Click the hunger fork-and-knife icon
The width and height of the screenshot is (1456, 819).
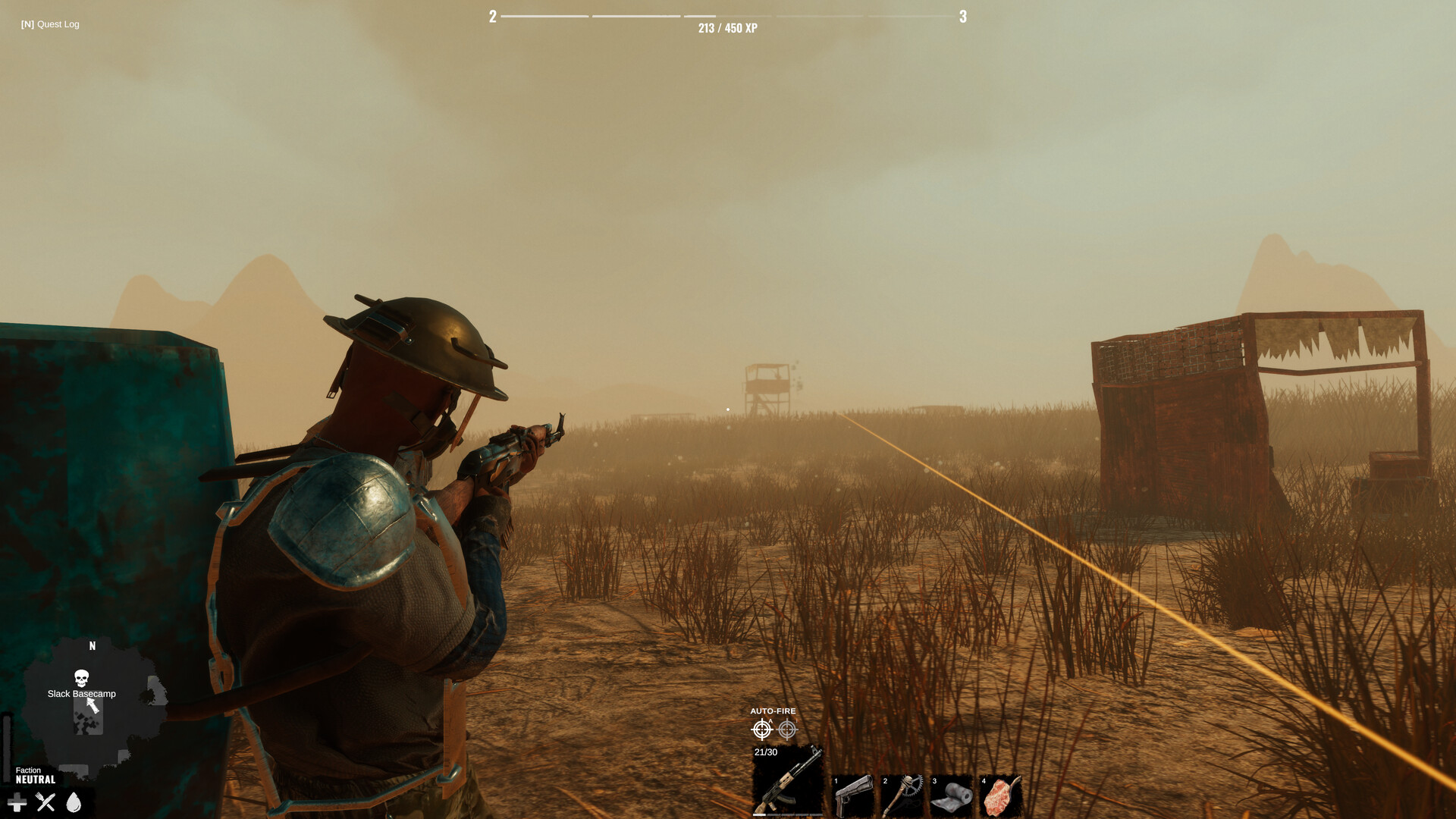pyautogui.click(x=45, y=801)
